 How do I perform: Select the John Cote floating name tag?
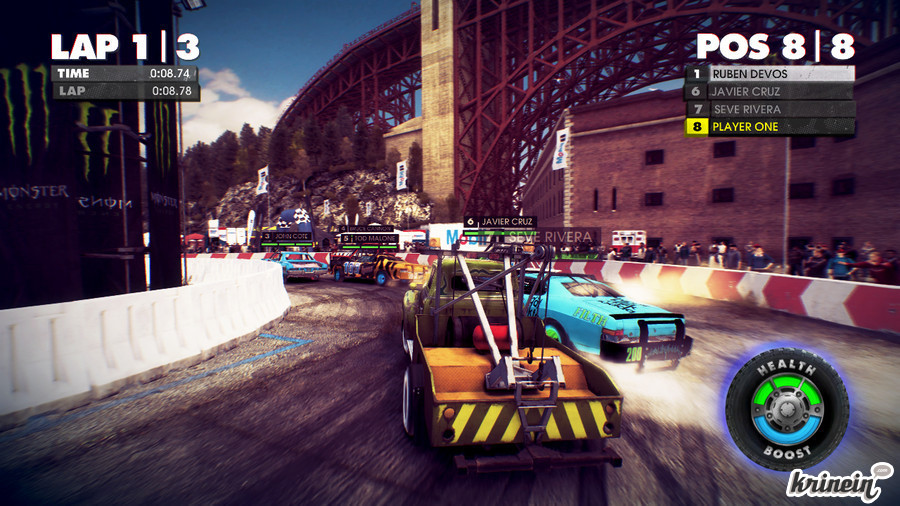pyautogui.click(x=287, y=237)
